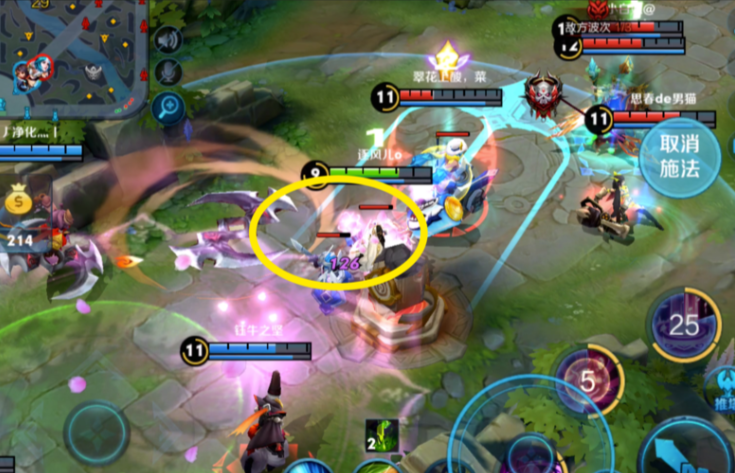Select the green buff icon numbered 2
This screenshot has width=735, height=473.
click(381, 435)
